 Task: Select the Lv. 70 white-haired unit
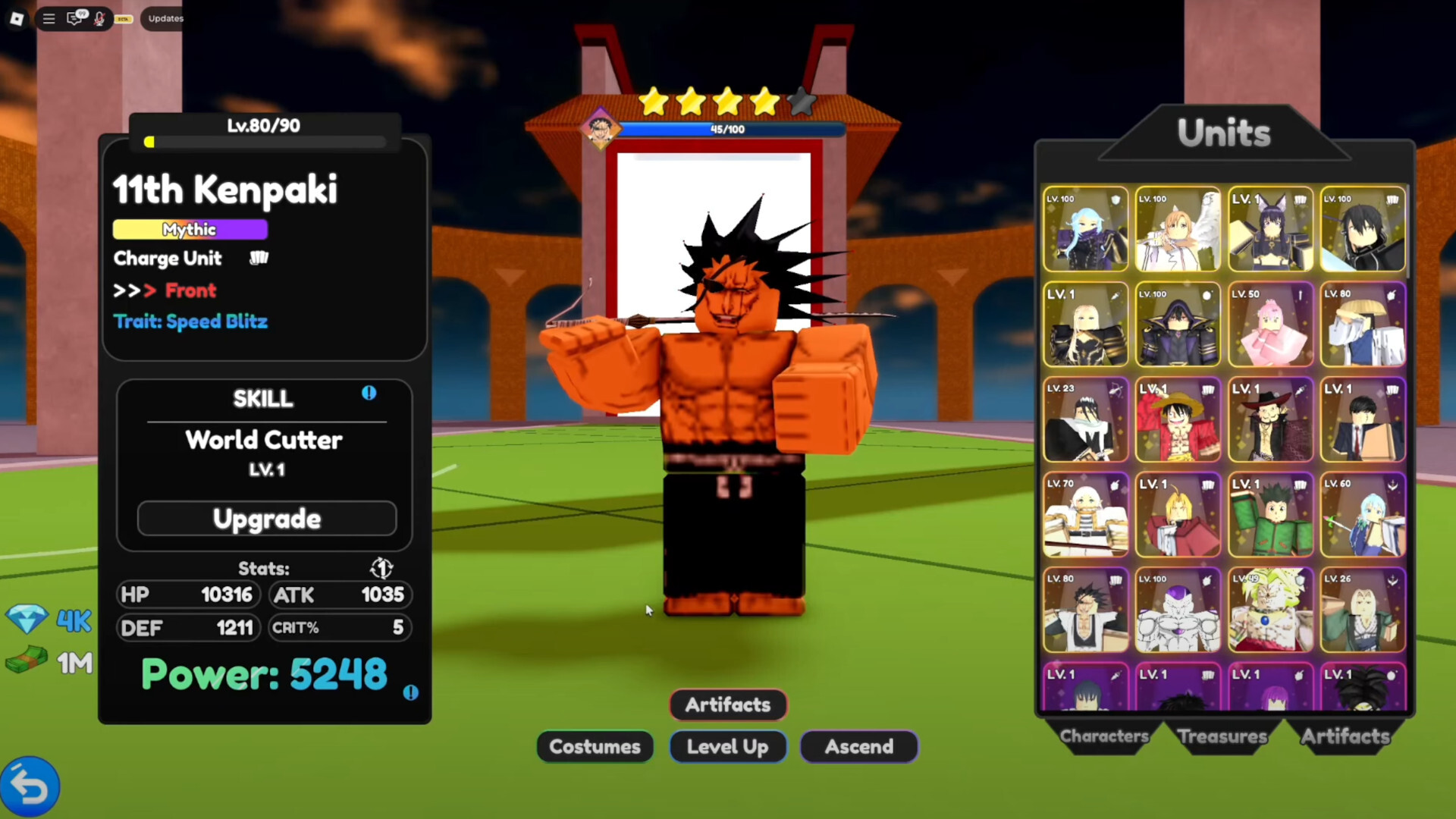pos(1085,516)
